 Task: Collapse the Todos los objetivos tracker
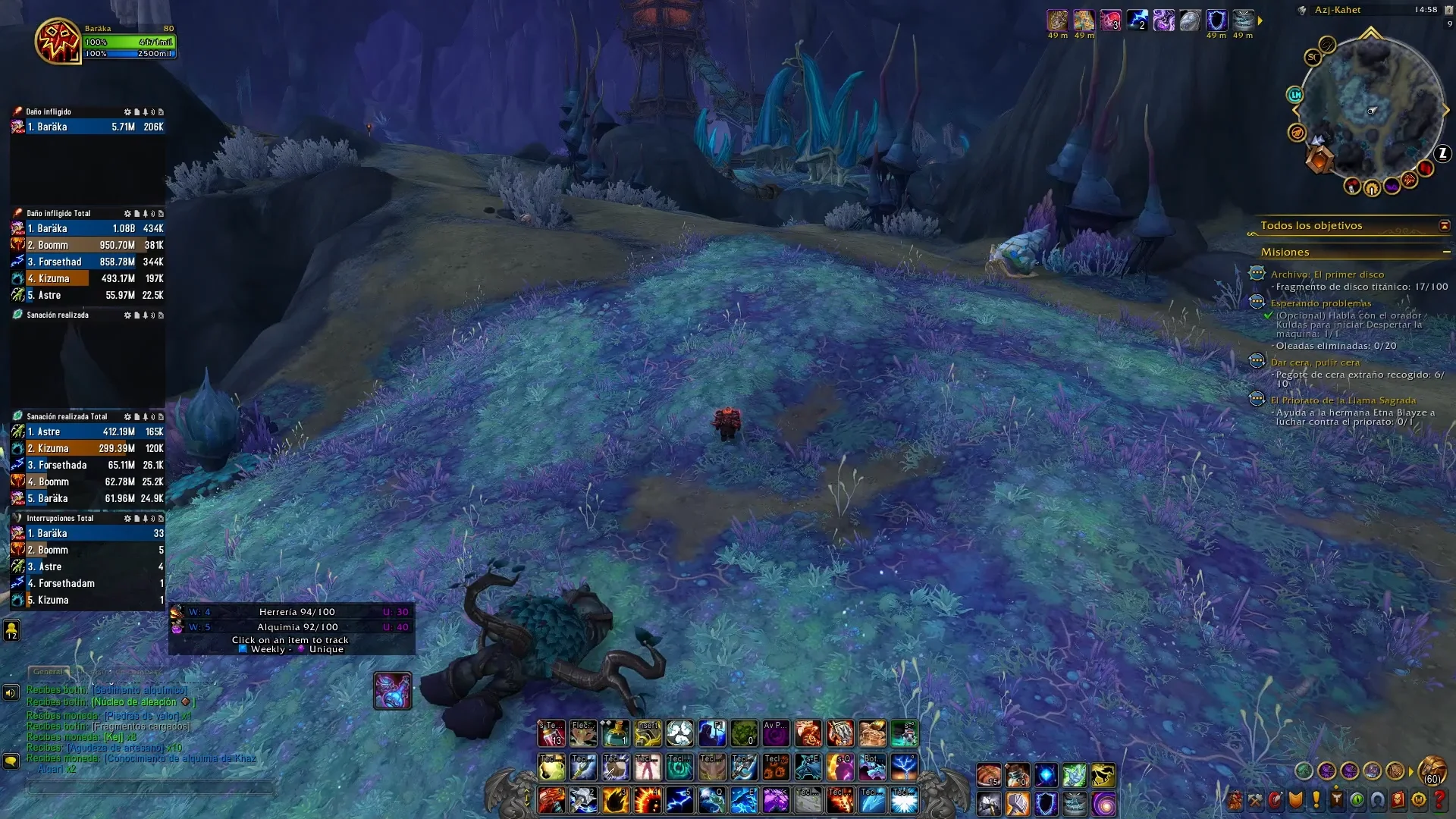1444,226
